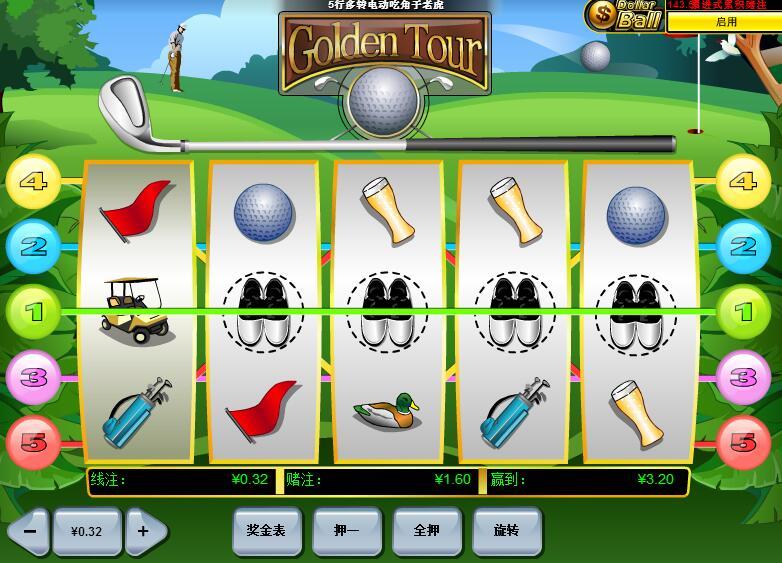Open the 奖金表 paytable

(266, 531)
